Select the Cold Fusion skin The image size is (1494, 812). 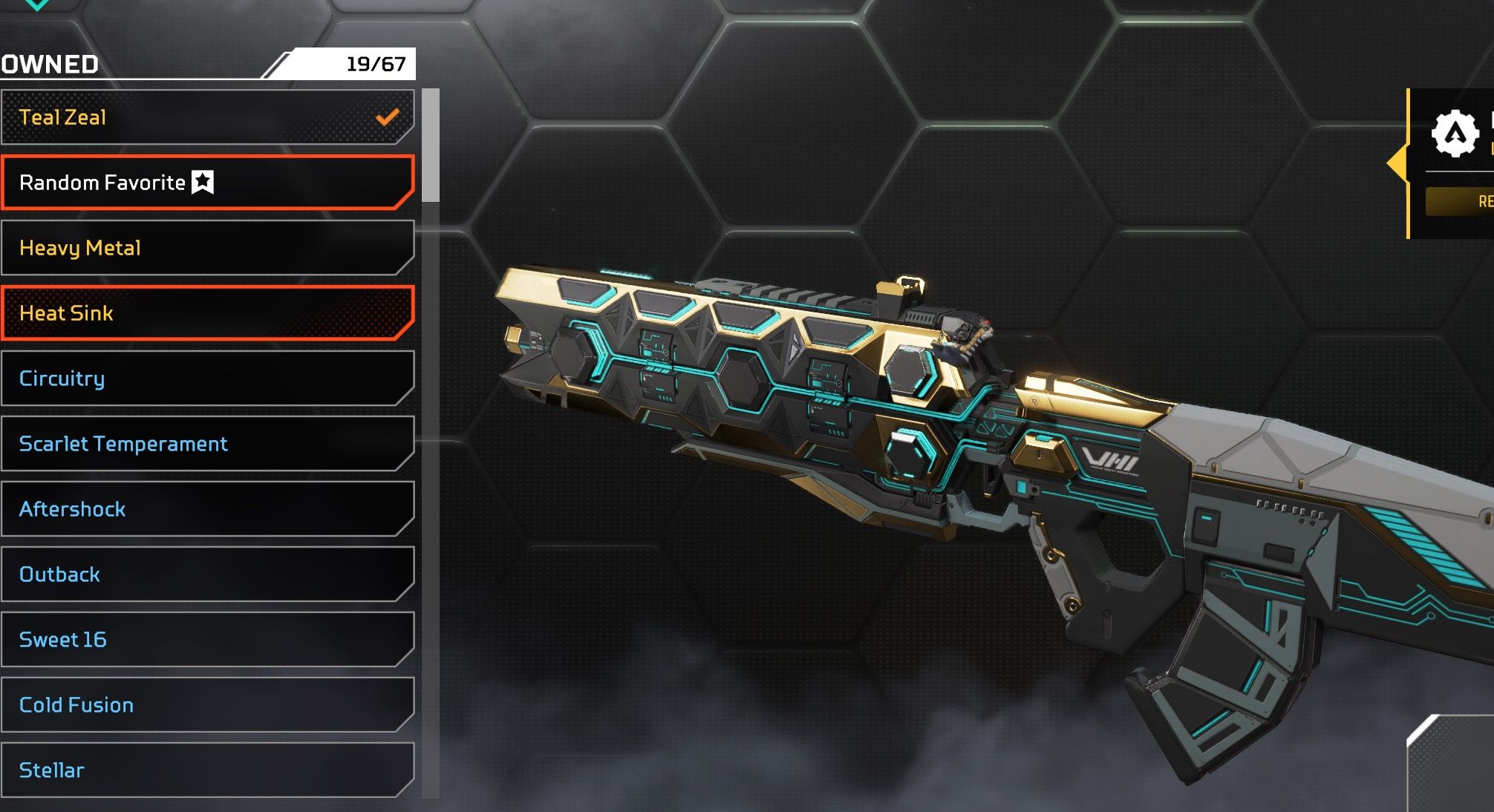click(x=207, y=705)
